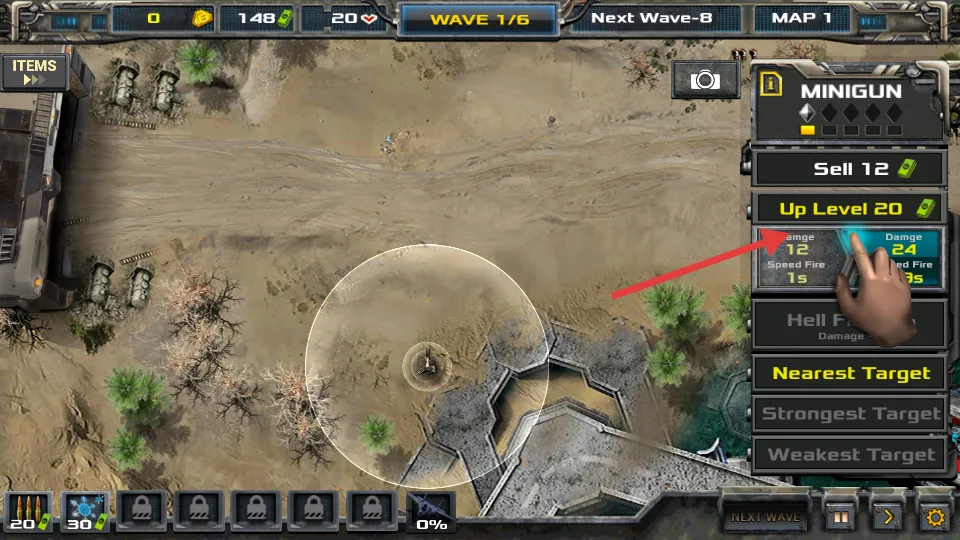Take a screenshot with the camera button
Image resolution: width=960 pixels, height=540 pixels.
pos(705,80)
